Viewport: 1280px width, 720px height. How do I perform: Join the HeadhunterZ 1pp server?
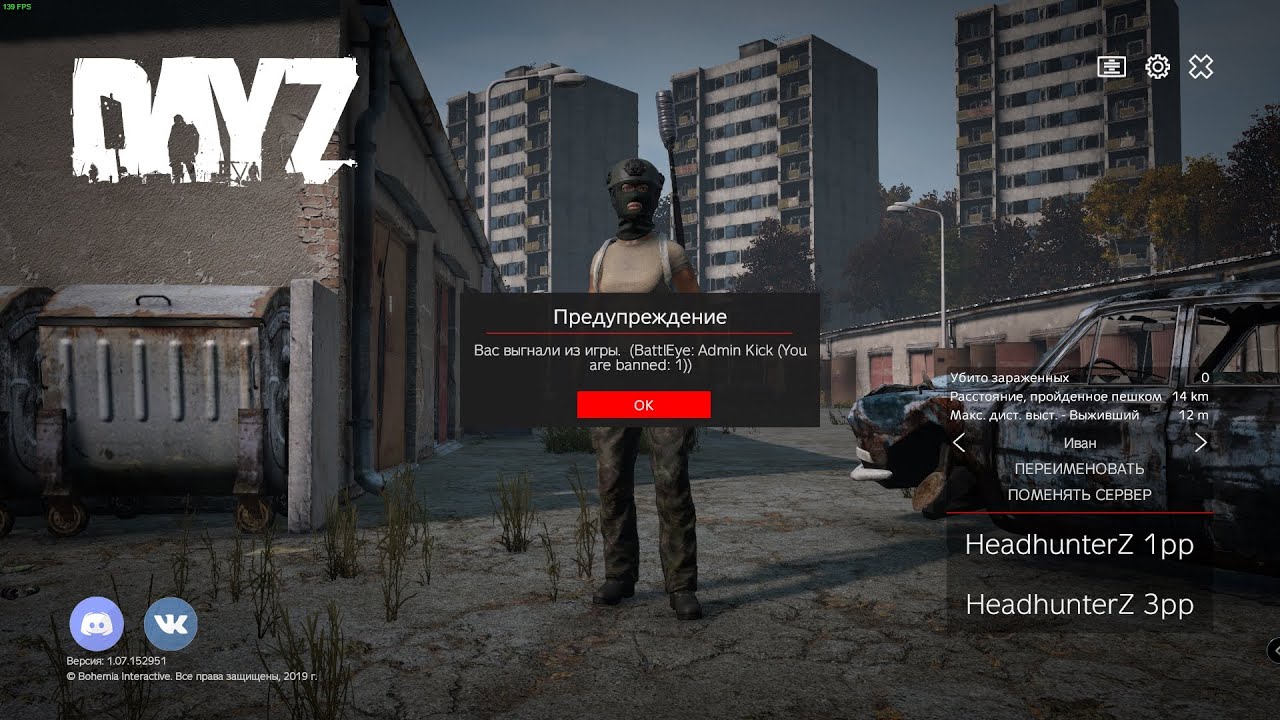1079,545
